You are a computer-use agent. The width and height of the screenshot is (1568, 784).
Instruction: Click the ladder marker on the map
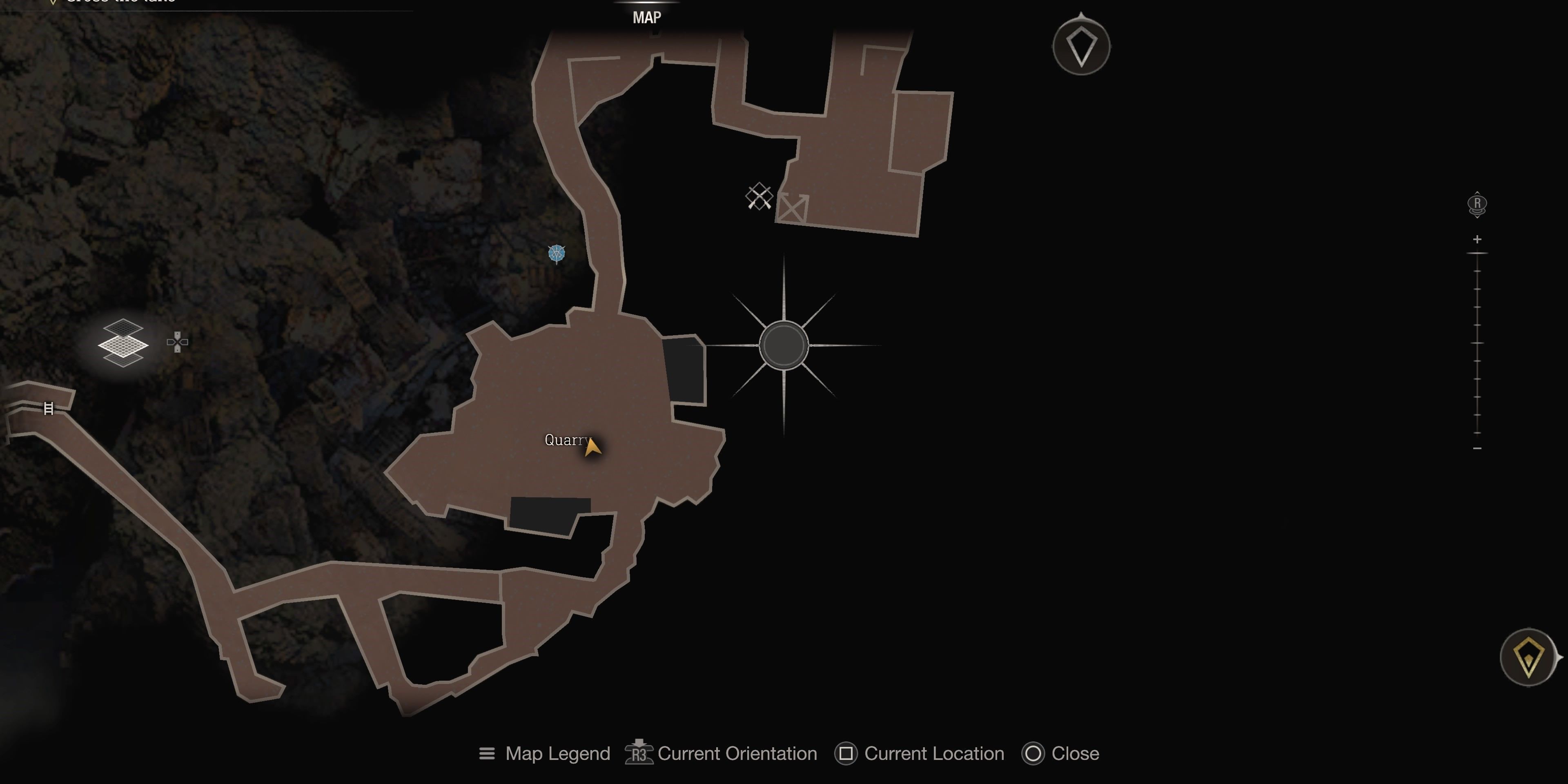(x=49, y=408)
